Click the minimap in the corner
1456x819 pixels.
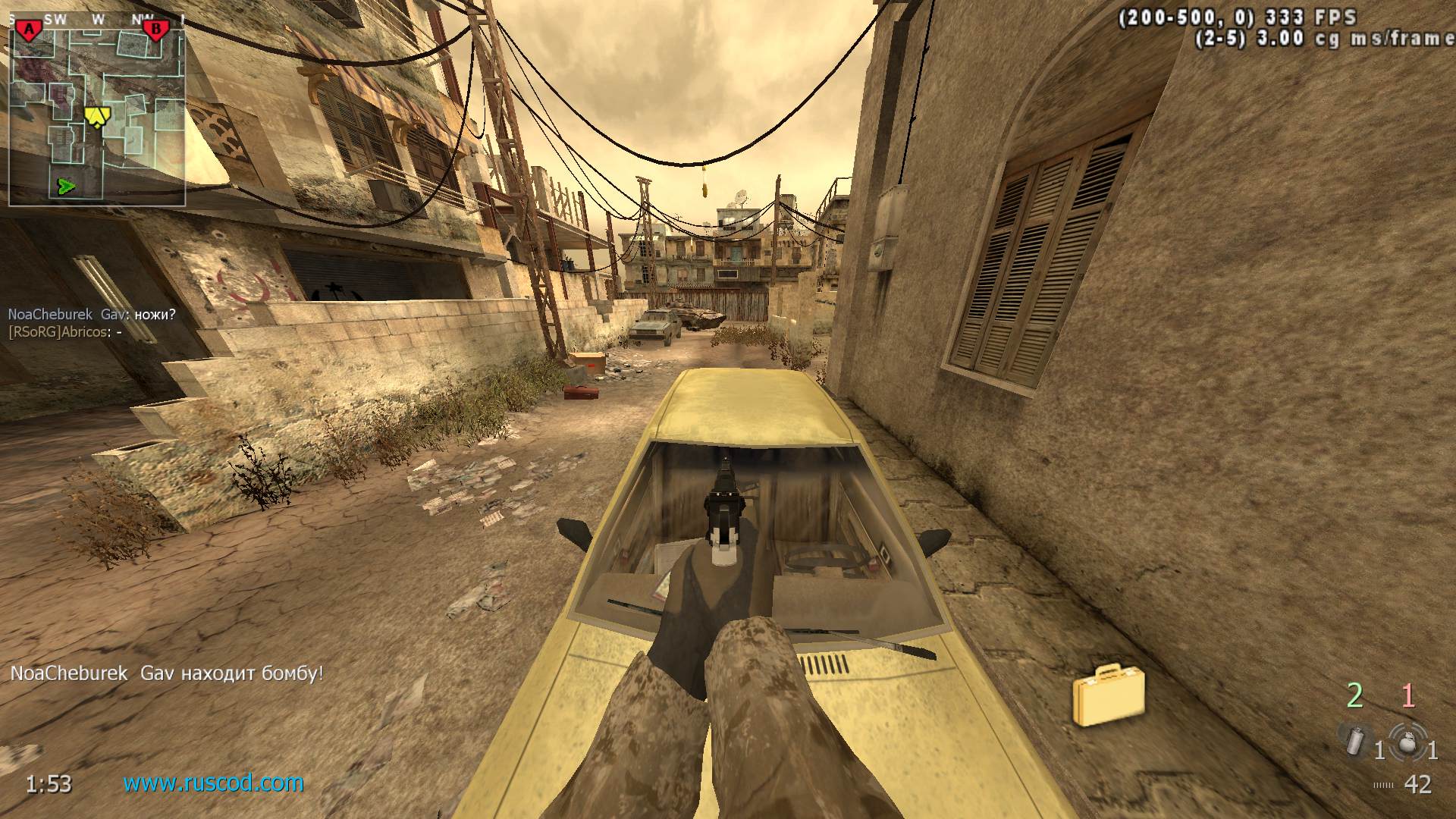click(97, 114)
